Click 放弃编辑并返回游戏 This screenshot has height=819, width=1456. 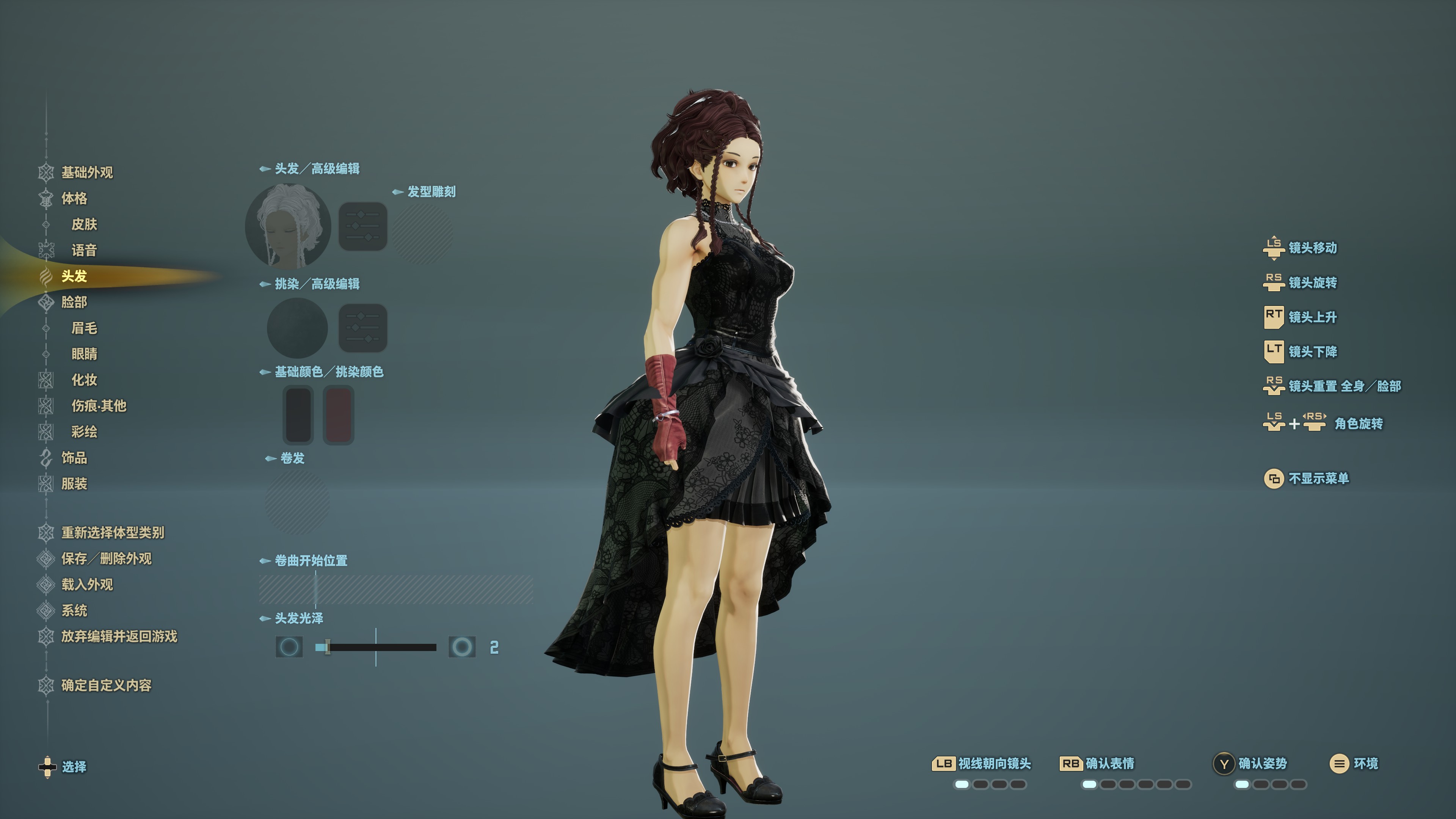point(119,637)
